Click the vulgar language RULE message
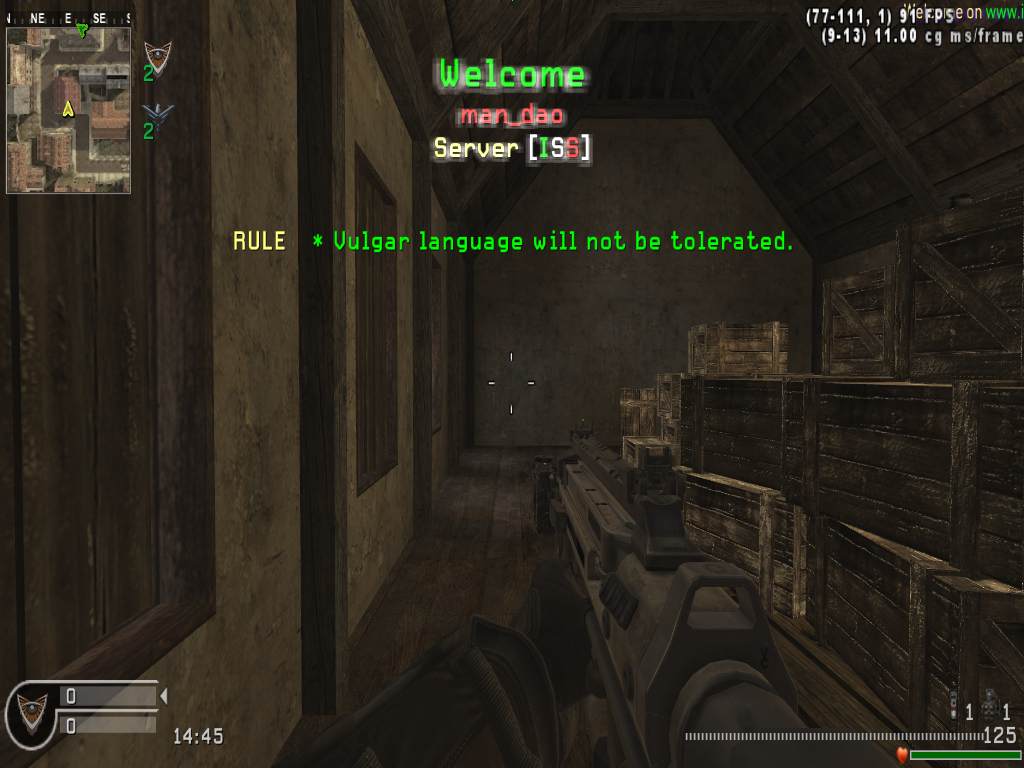Viewport: 1024px width, 768px height. pos(513,241)
